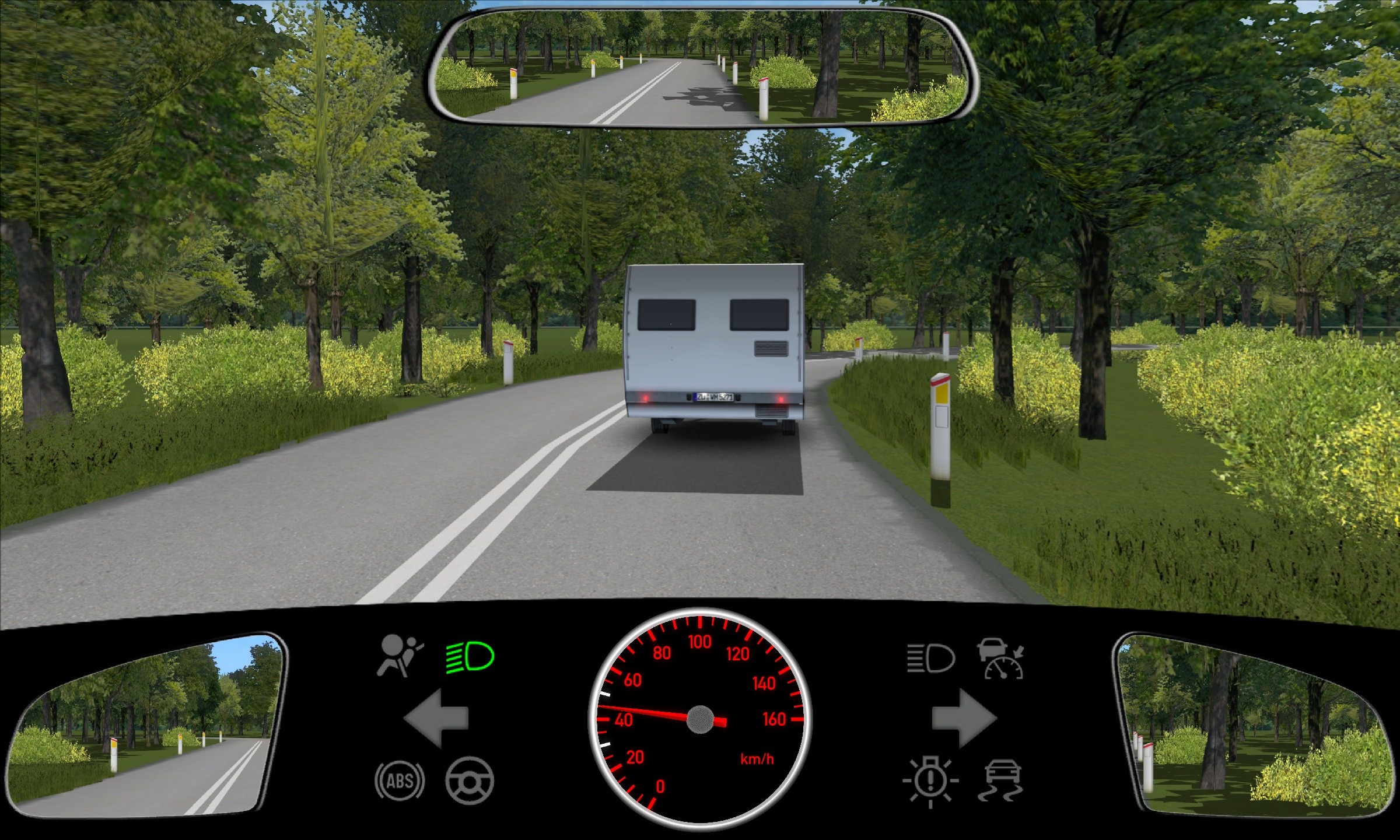
Task: Activate the right turn signal arrow
Action: tap(964, 718)
